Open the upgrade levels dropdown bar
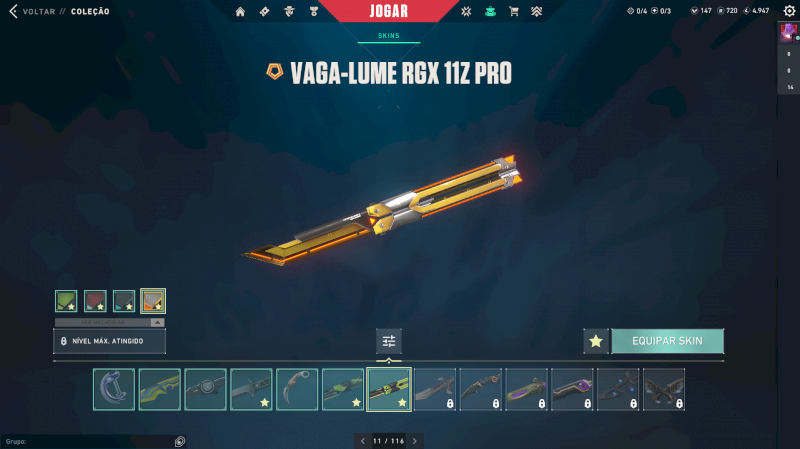 coord(110,323)
